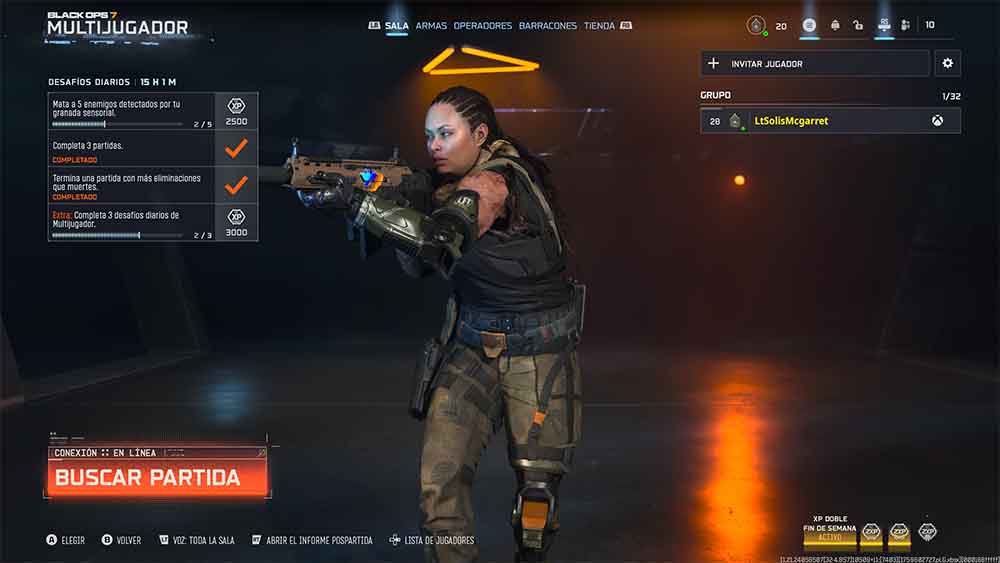Open the friends list icon
1000x563 pixels.
[905, 26]
